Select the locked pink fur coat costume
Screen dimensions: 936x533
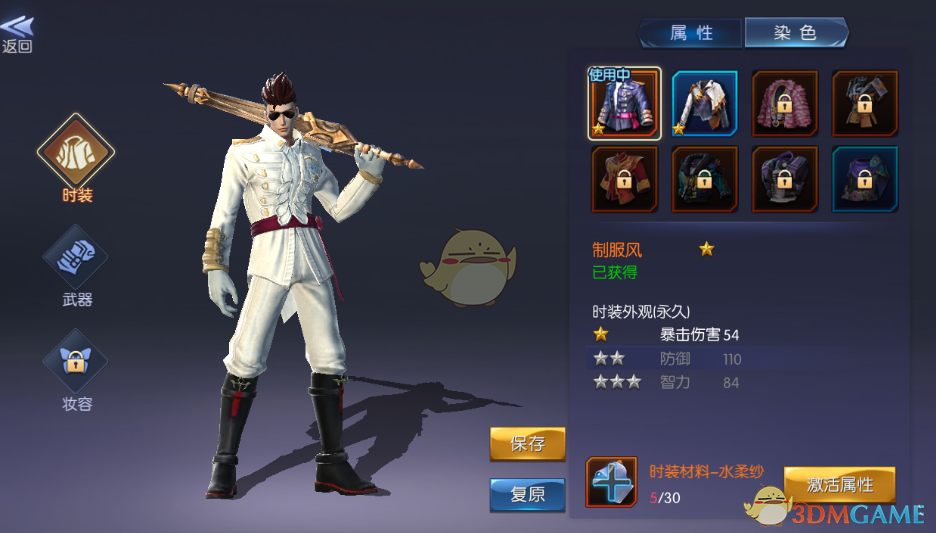point(785,103)
